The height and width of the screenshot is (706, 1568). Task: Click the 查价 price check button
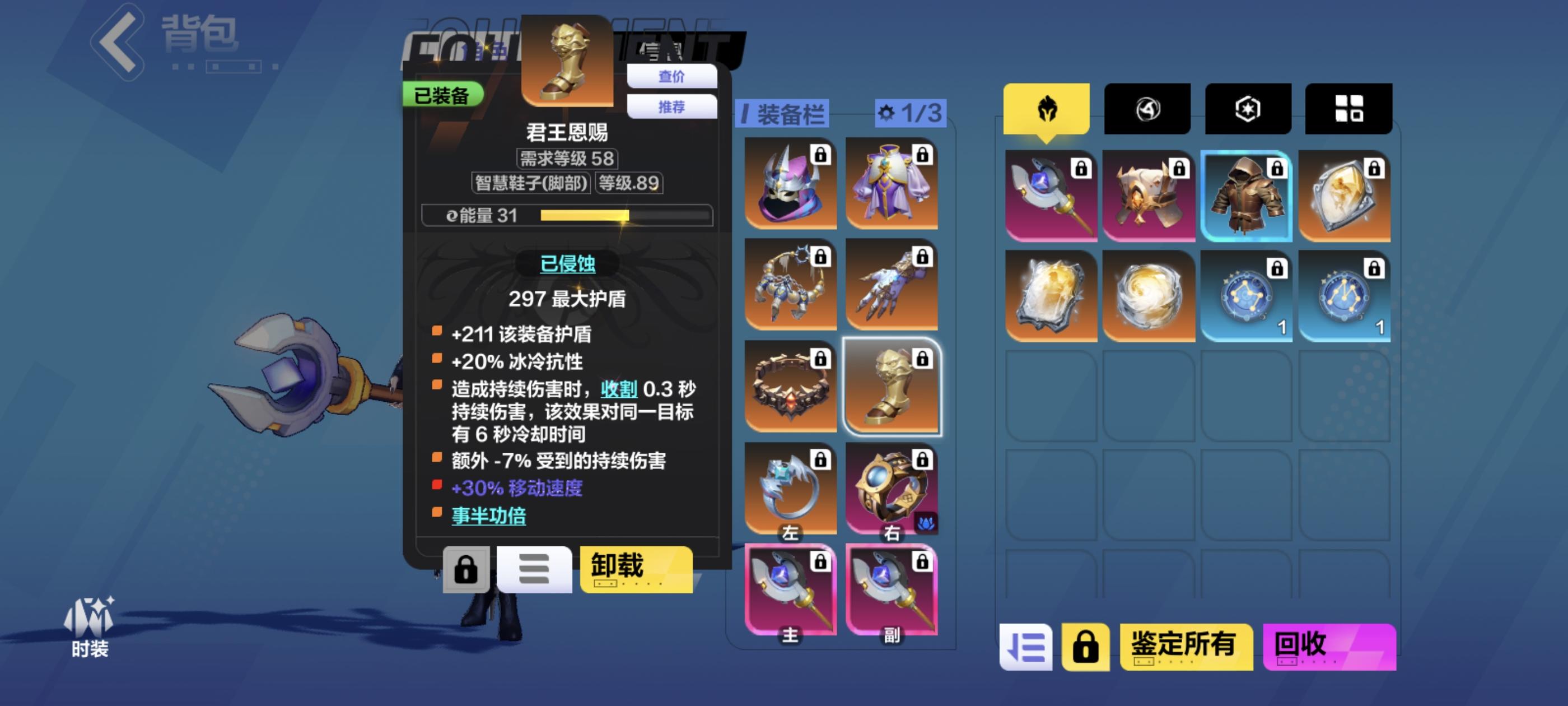click(671, 76)
